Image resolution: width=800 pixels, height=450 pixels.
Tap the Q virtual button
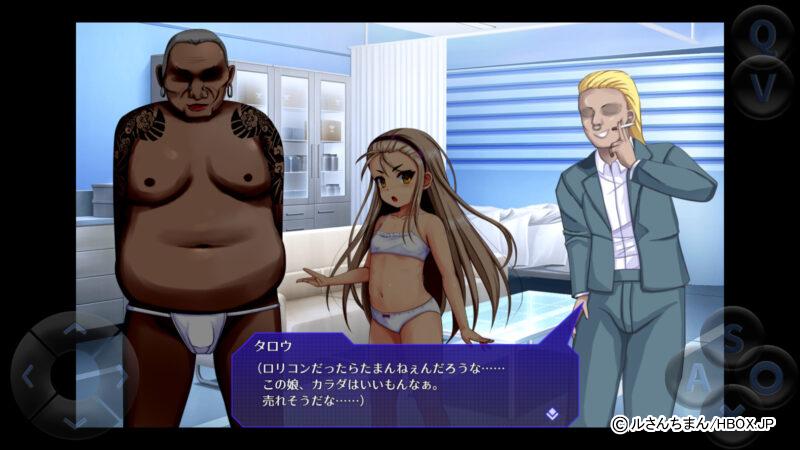point(763,37)
